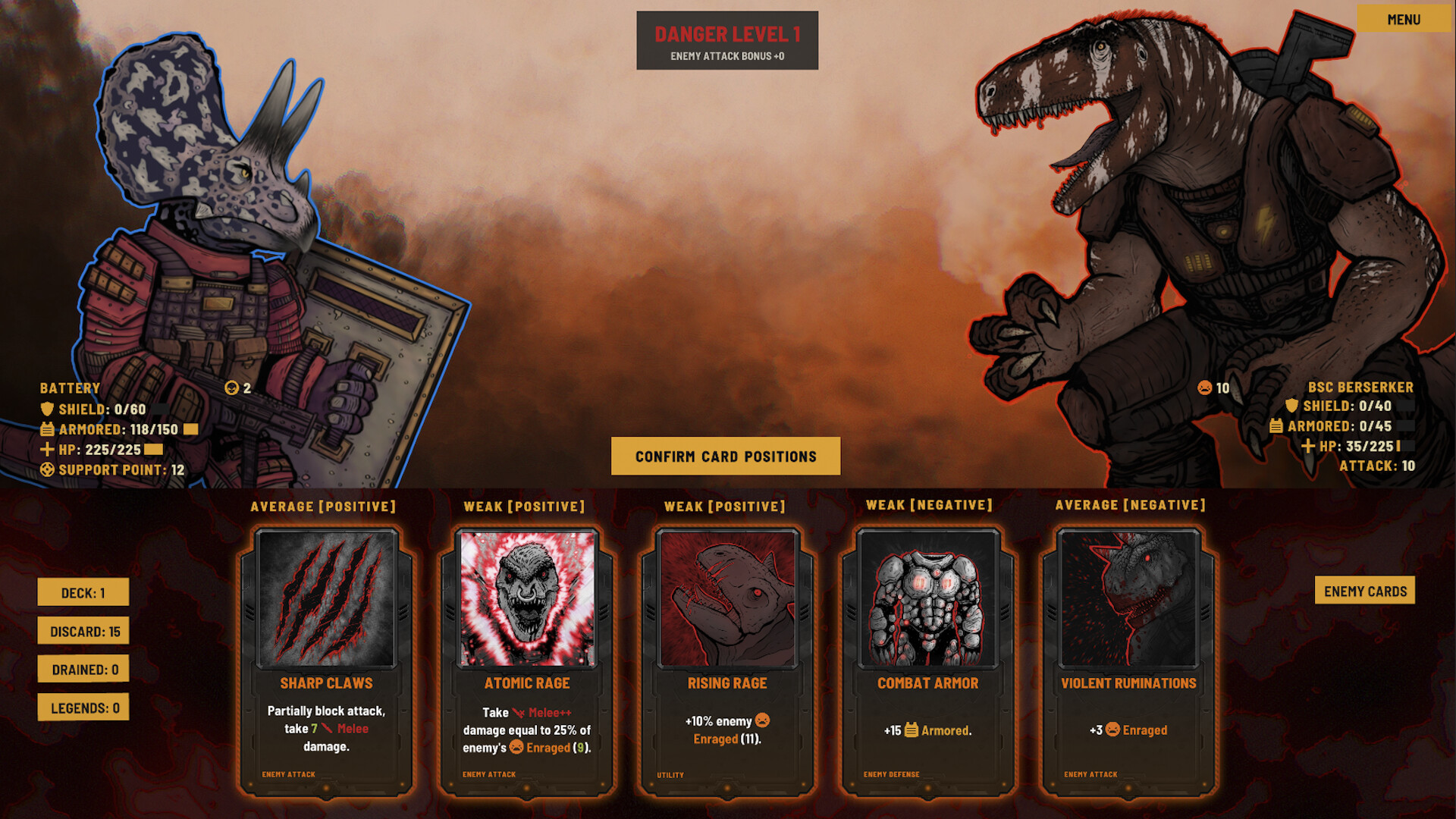Click the Discard pile counter showing 15
The width and height of the screenshot is (1456, 819).
83,630
